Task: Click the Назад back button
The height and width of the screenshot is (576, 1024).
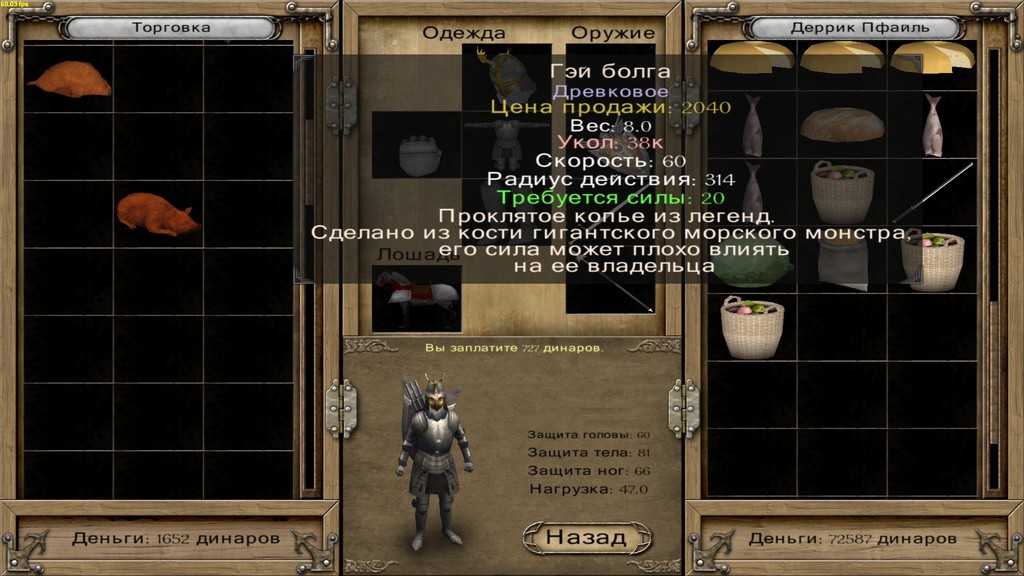Action: pyautogui.click(x=587, y=537)
